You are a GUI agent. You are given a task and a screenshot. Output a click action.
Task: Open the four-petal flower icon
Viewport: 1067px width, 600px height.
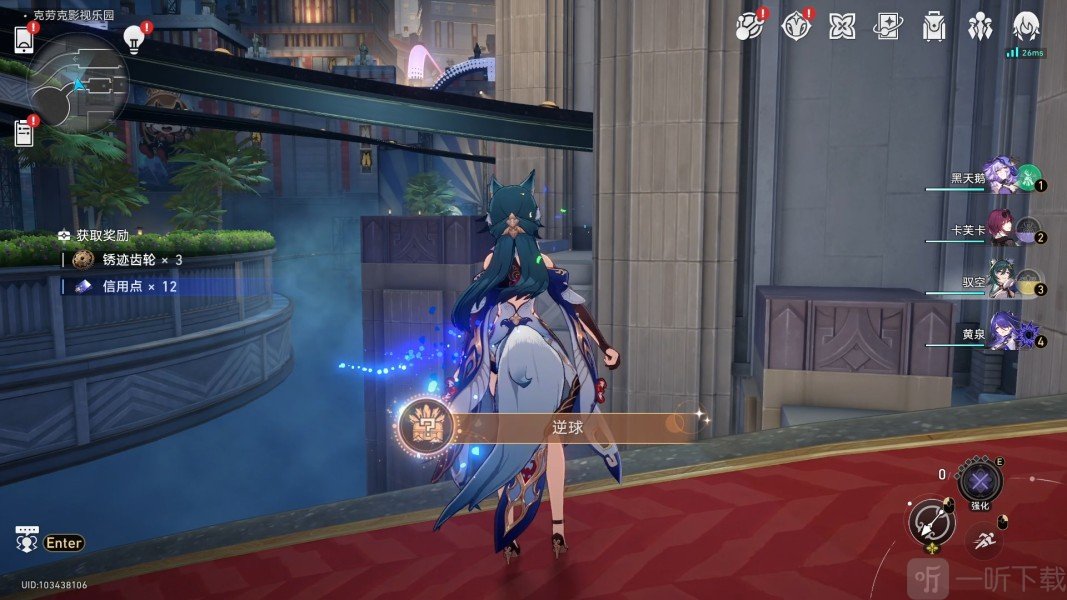pyautogui.click(x=842, y=26)
